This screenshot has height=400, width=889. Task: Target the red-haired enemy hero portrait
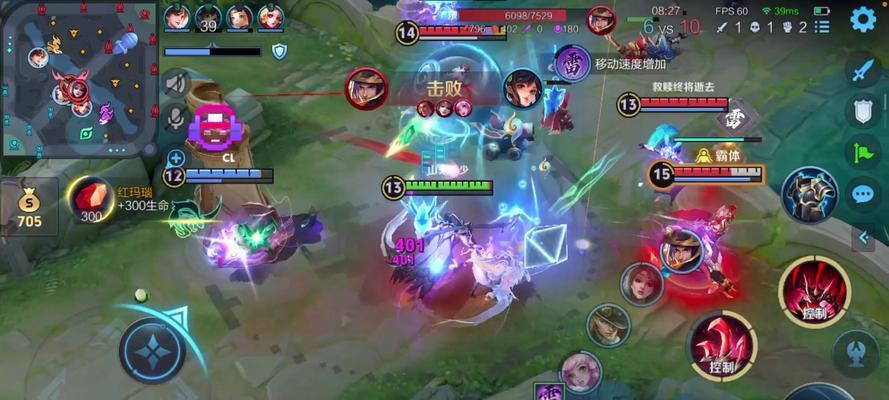[x=641, y=284]
